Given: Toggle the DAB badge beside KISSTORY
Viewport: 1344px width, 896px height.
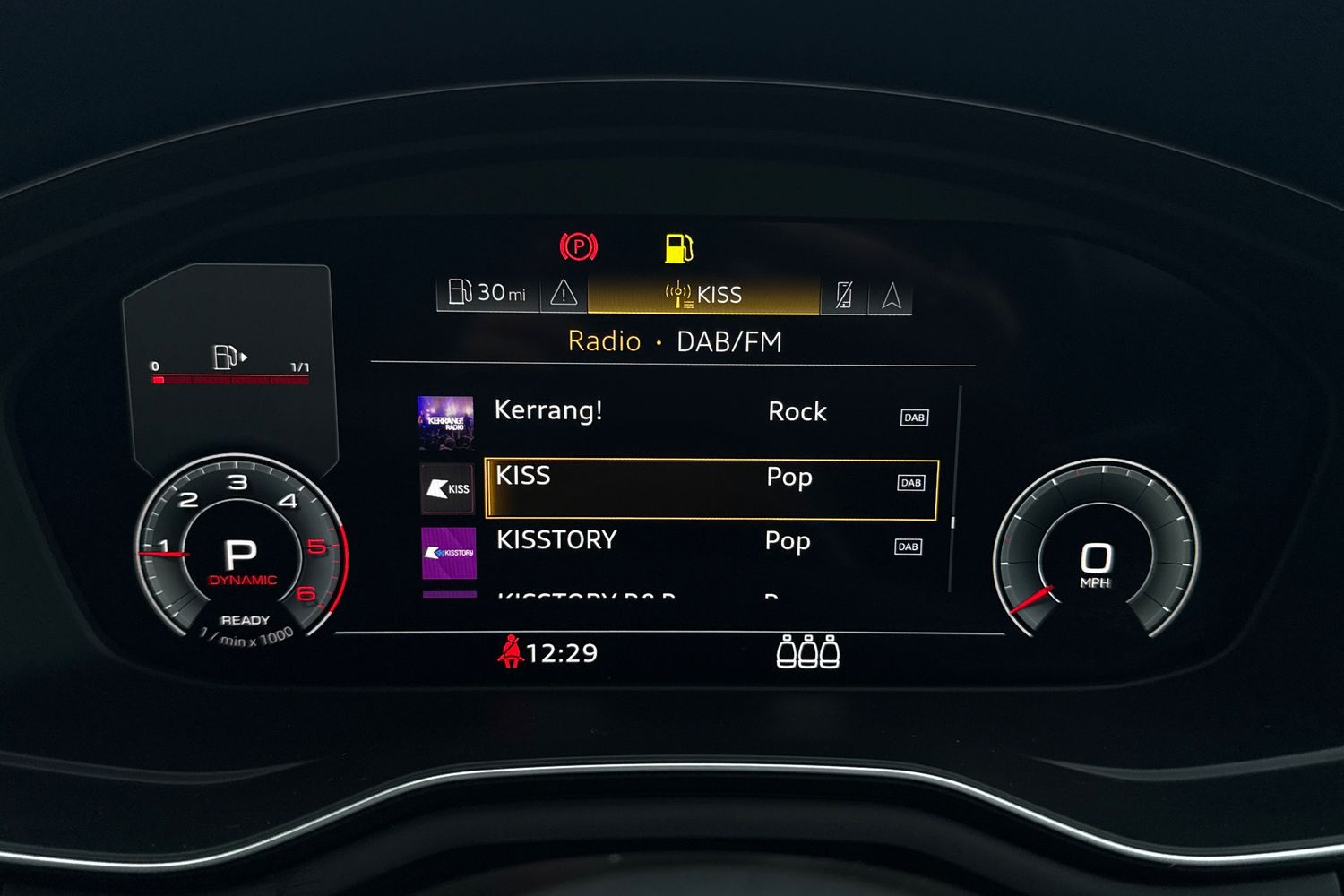Looking at the screenshot, I should 909,546.
